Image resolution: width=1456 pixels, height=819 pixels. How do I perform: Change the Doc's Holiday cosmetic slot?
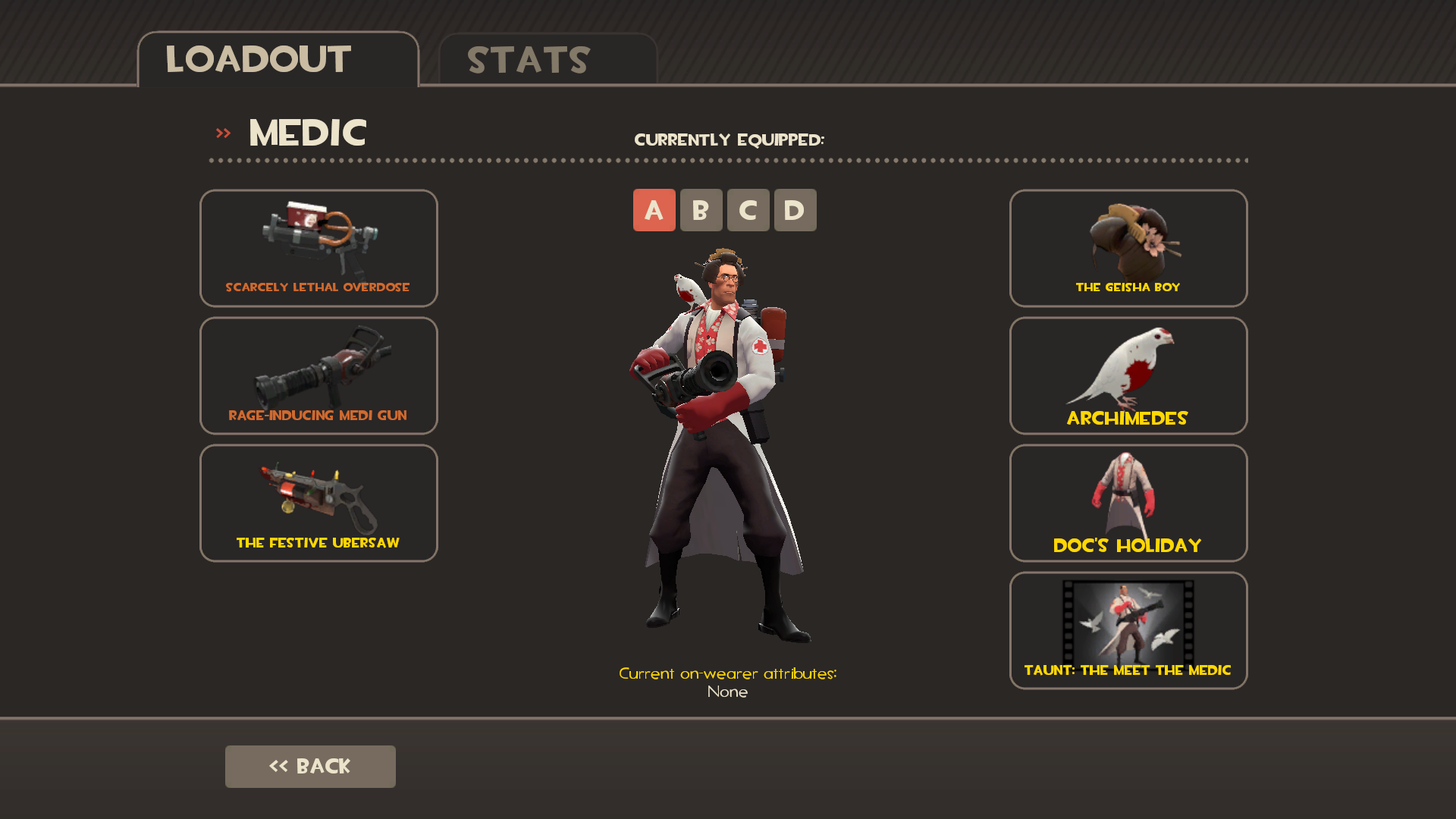pyautogui.click(x=1128, y=503)
